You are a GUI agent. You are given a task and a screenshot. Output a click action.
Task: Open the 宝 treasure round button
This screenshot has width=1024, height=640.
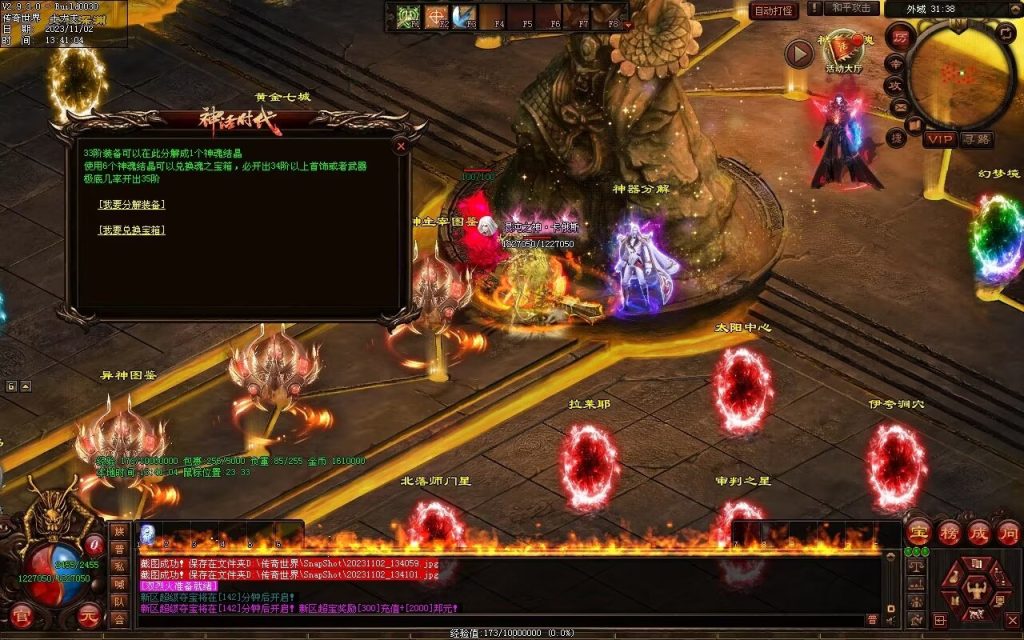click(x=918, y=532)
